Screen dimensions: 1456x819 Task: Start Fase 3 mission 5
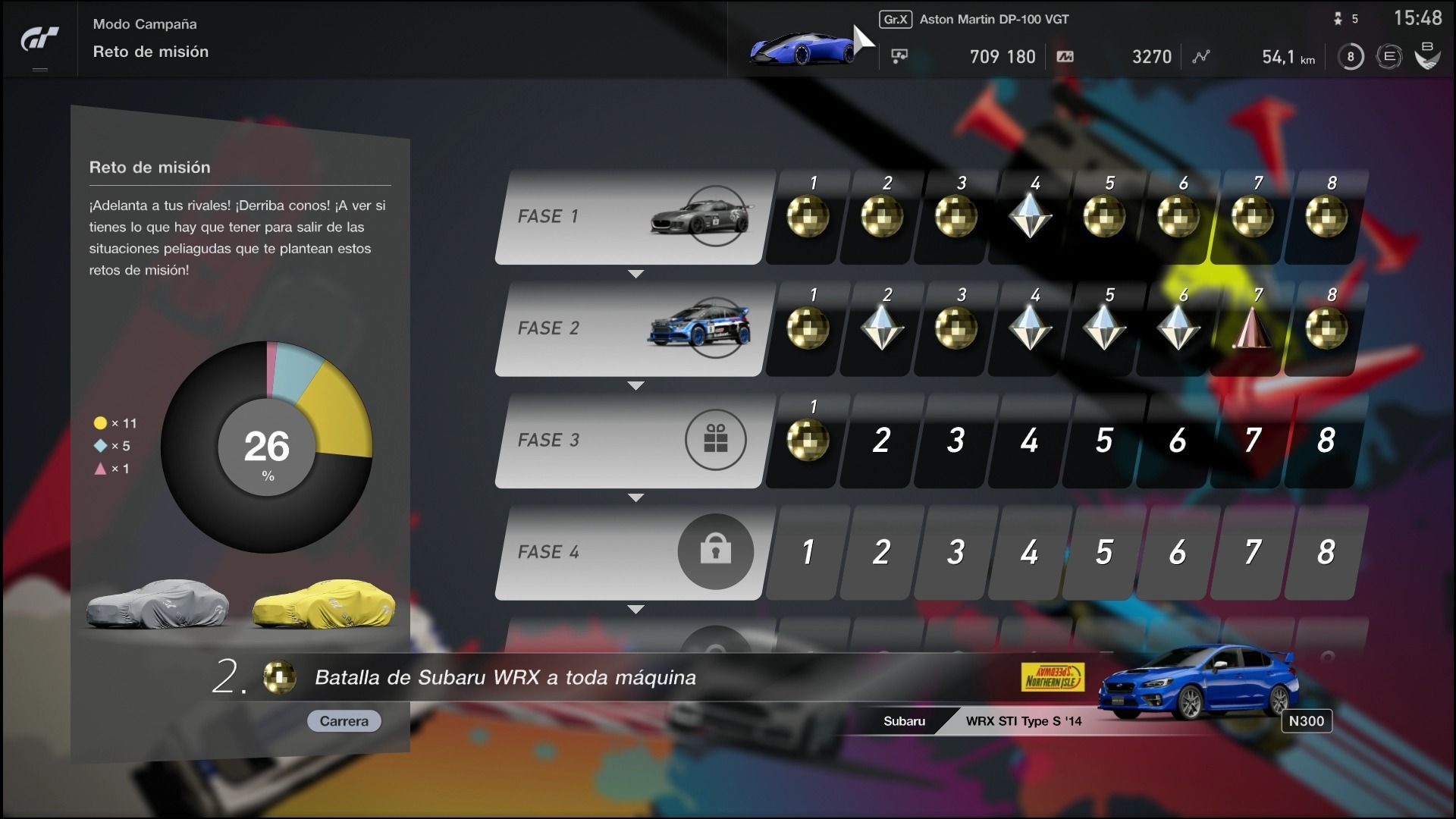click(x=1103, y=440)
